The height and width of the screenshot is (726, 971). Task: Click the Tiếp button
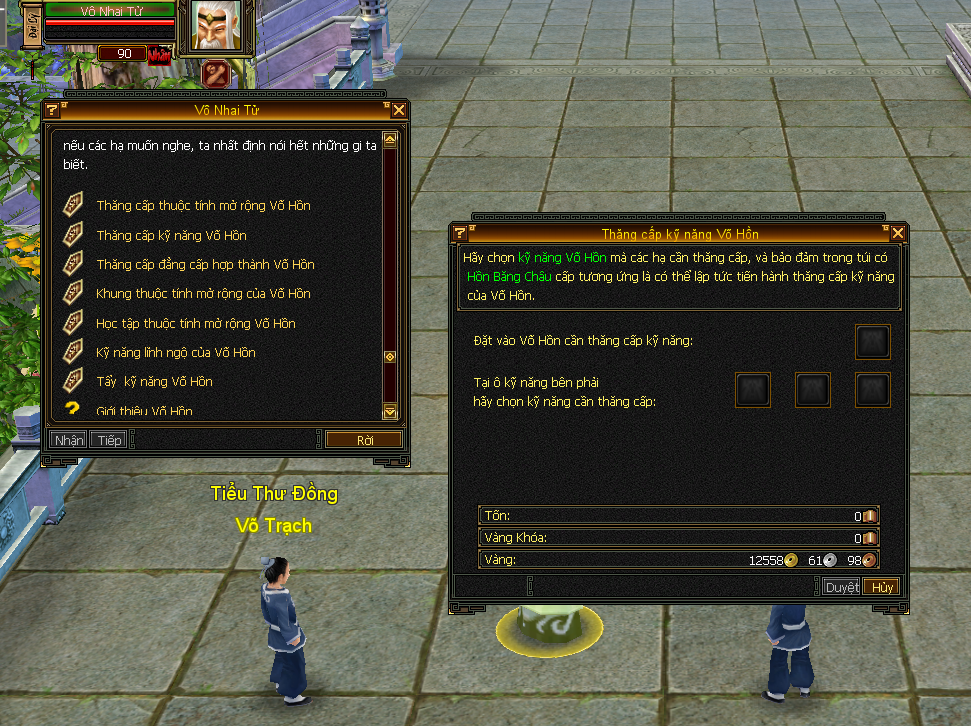click(x=109, y=440)
